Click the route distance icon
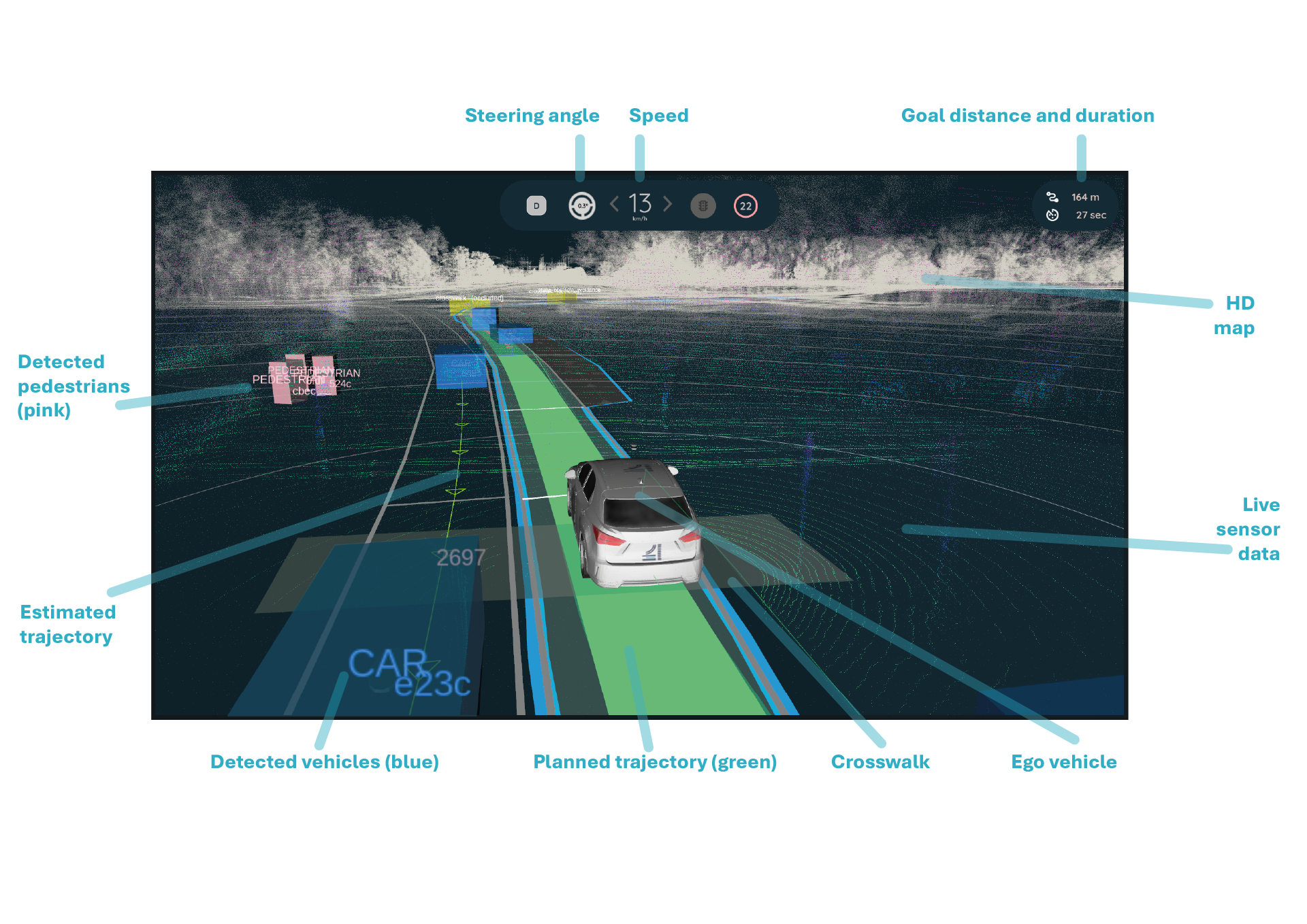The image size is (1307, 924). click(1052, 197)
